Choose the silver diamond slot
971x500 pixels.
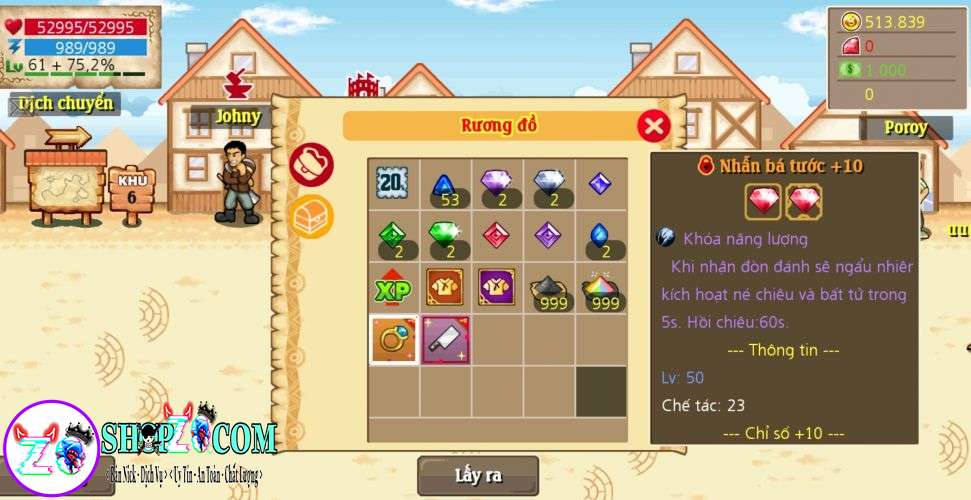[549, 184]
